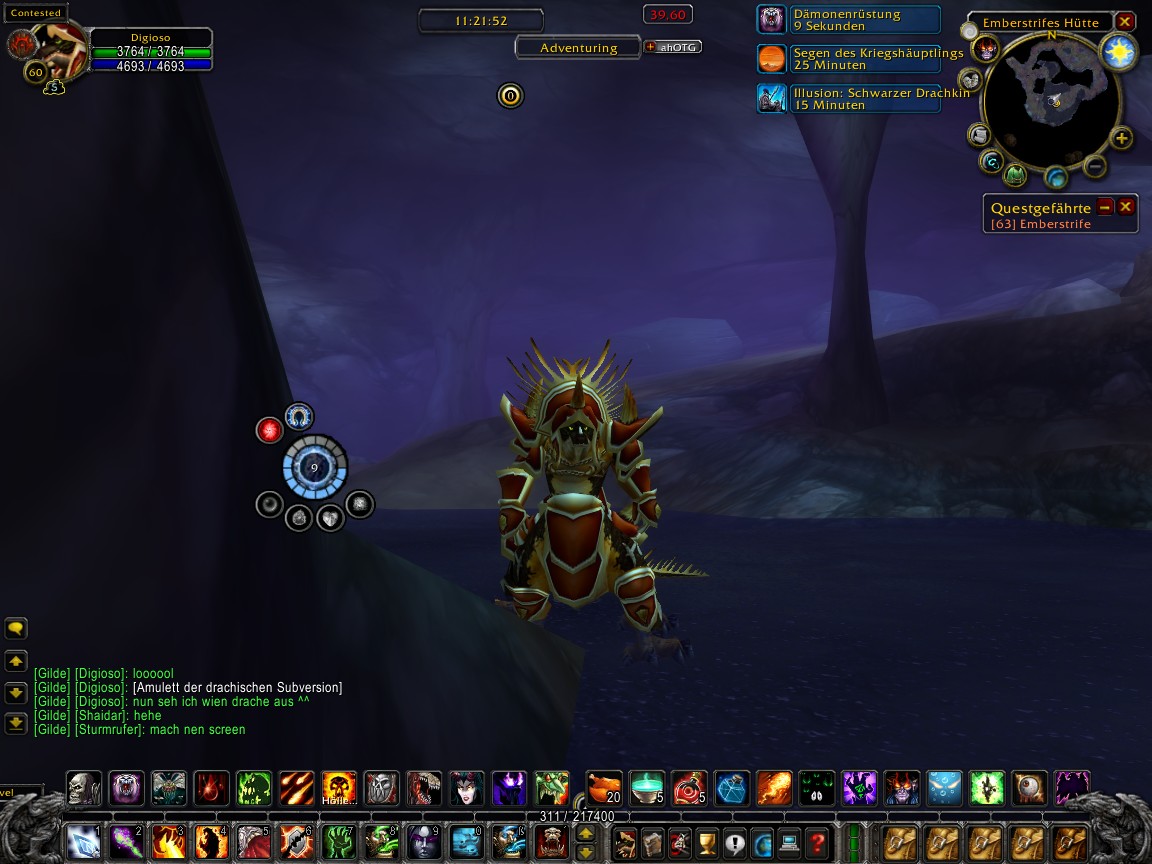Click the central soul shard counter sphere

(x=314, y=467)
